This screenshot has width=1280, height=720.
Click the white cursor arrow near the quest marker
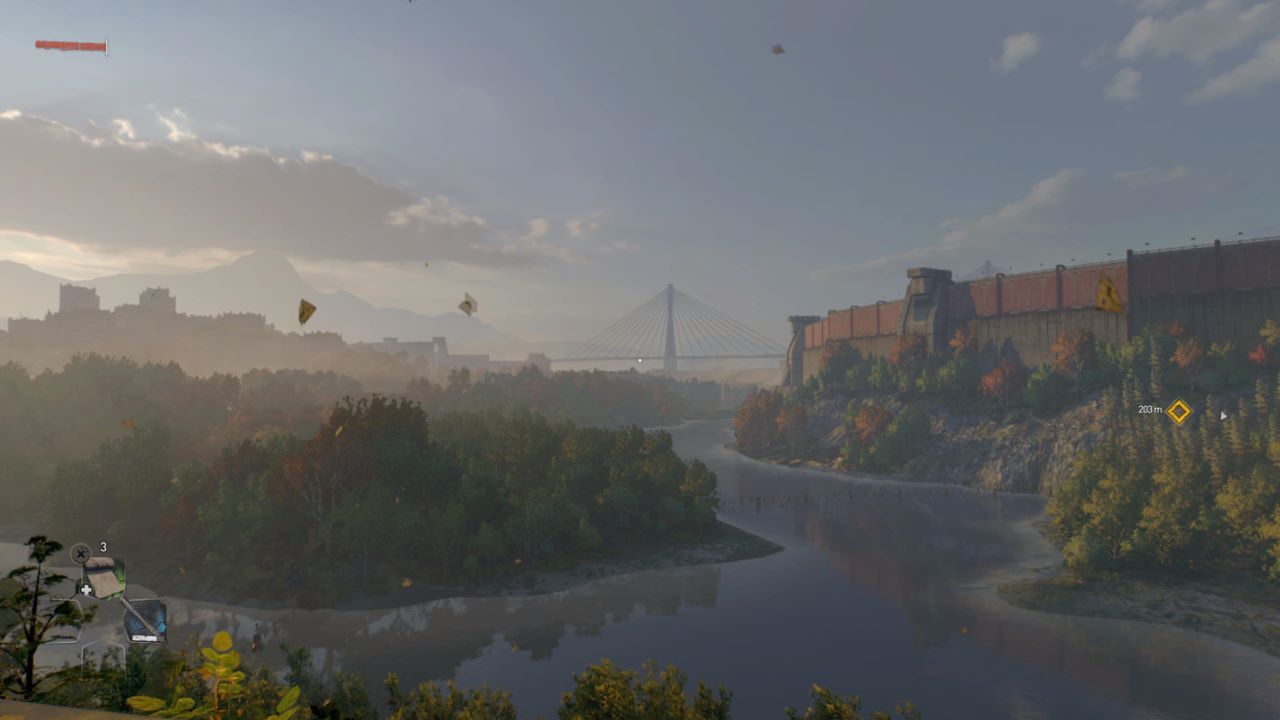[x=1224, y=415]
